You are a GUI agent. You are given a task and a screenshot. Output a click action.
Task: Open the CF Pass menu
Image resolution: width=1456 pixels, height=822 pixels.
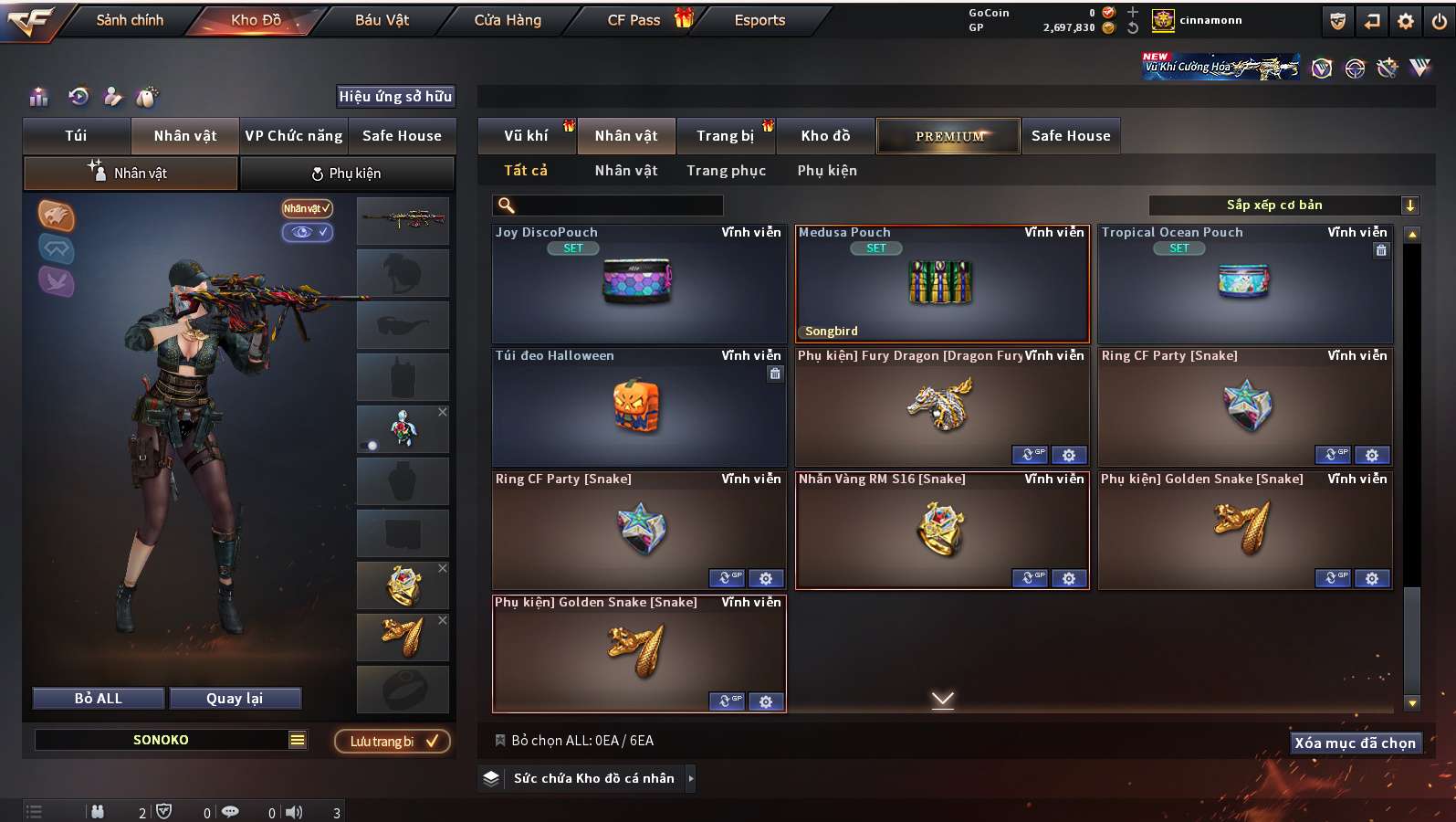coord(634,20)
